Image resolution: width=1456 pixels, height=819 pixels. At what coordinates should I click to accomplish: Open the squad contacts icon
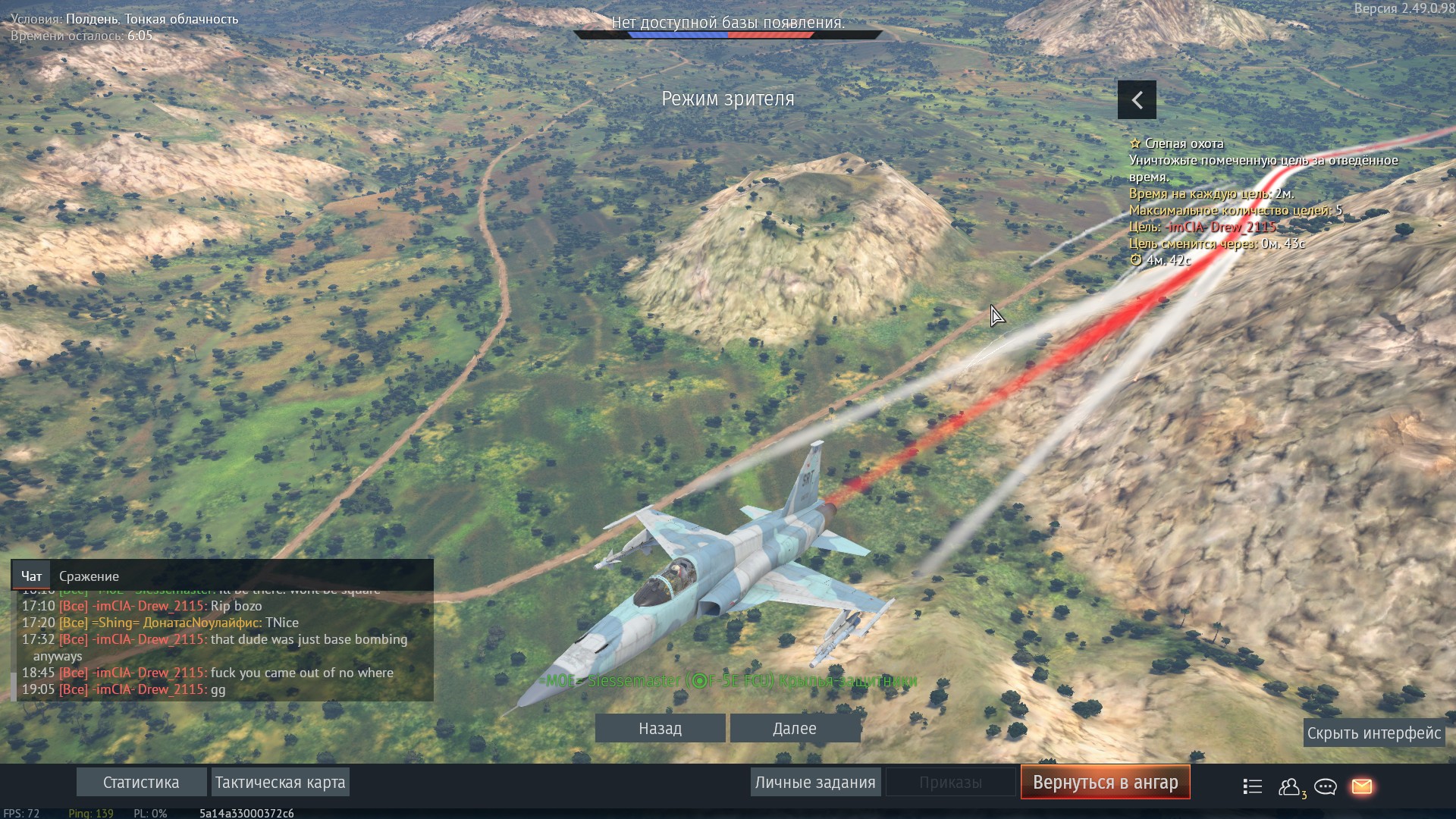coord(1289,787)
